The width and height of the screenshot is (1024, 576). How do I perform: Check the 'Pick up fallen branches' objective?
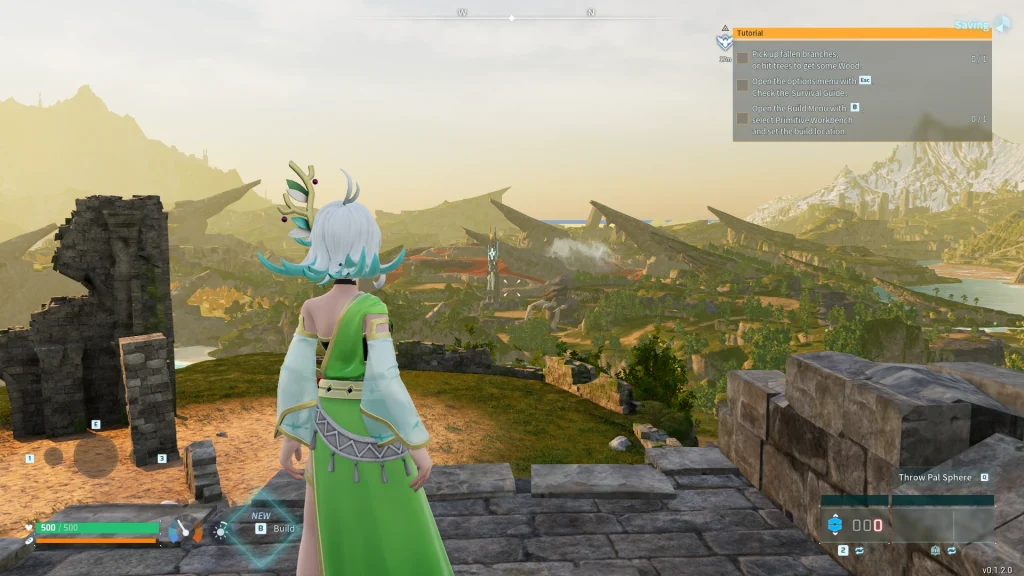click(742, 58)
